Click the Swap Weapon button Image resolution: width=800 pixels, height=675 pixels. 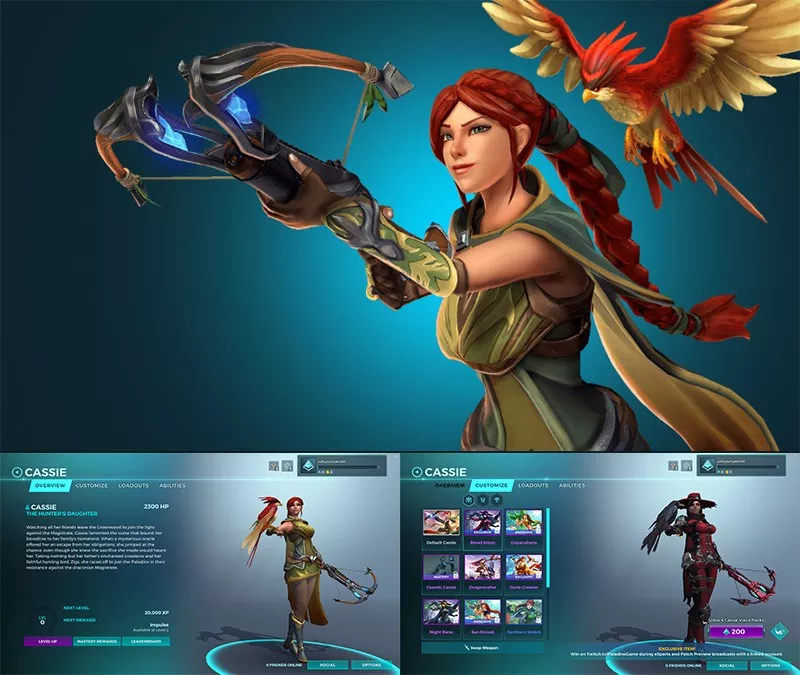click(x=484, y=648)
